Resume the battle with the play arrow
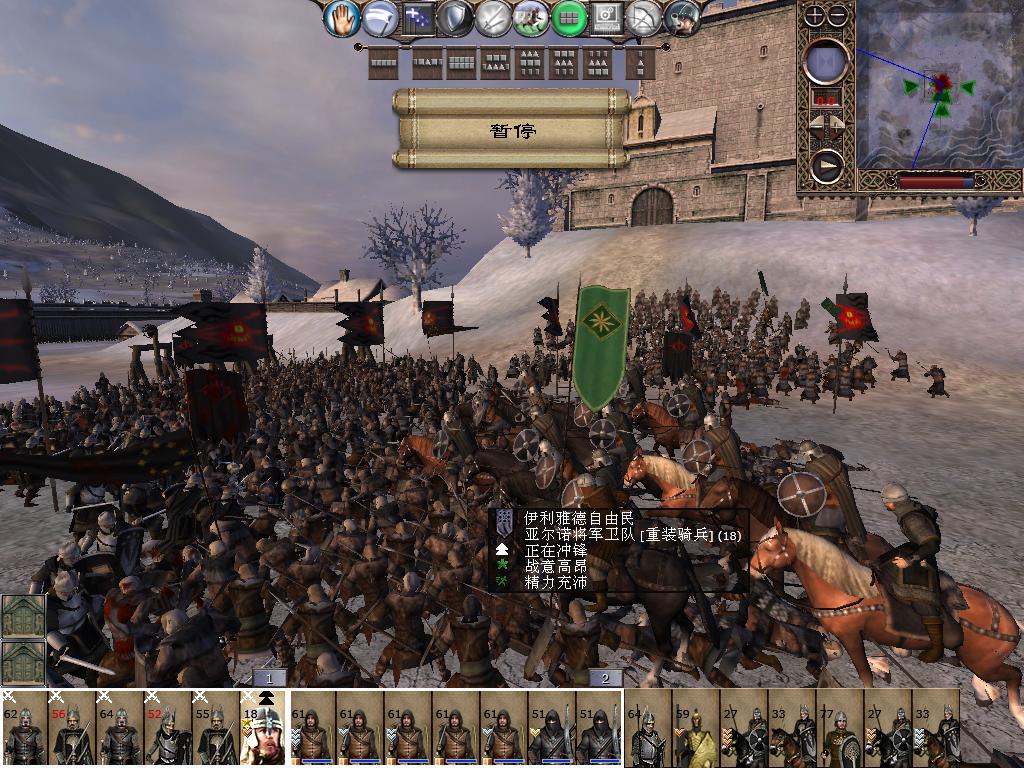 point(827,166)
